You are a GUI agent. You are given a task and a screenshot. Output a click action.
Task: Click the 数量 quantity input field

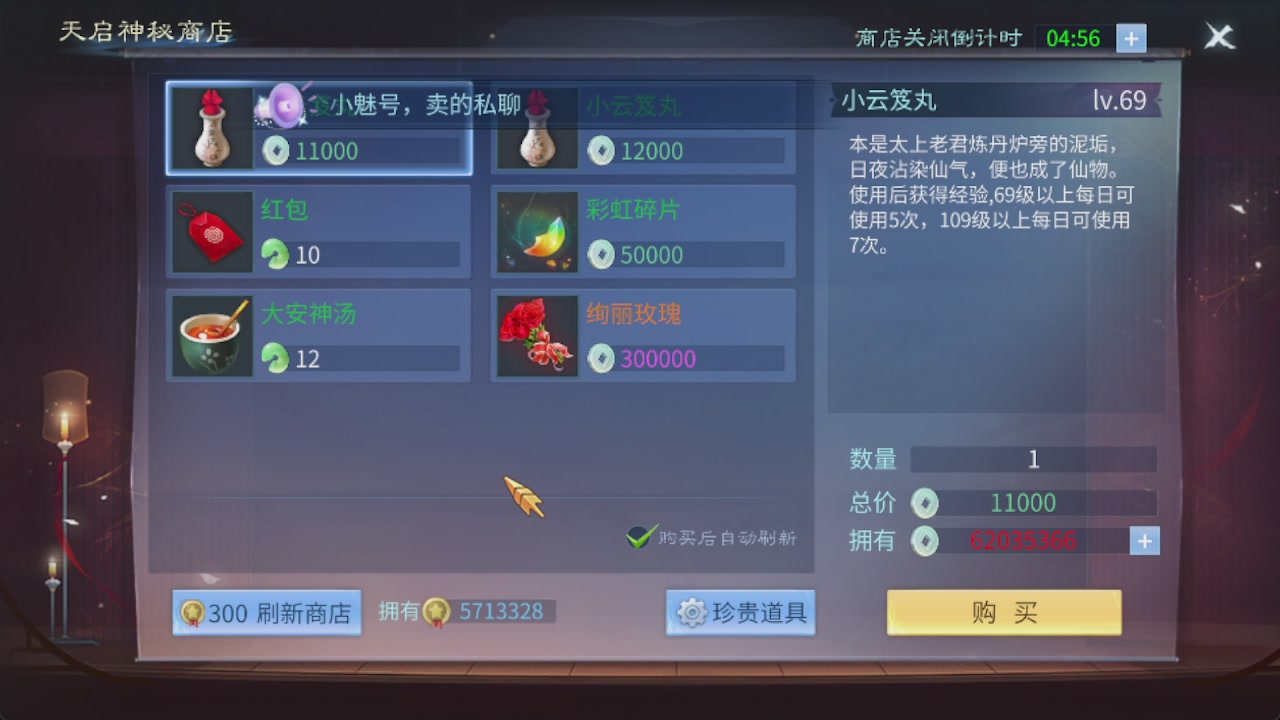point(1034,459)
